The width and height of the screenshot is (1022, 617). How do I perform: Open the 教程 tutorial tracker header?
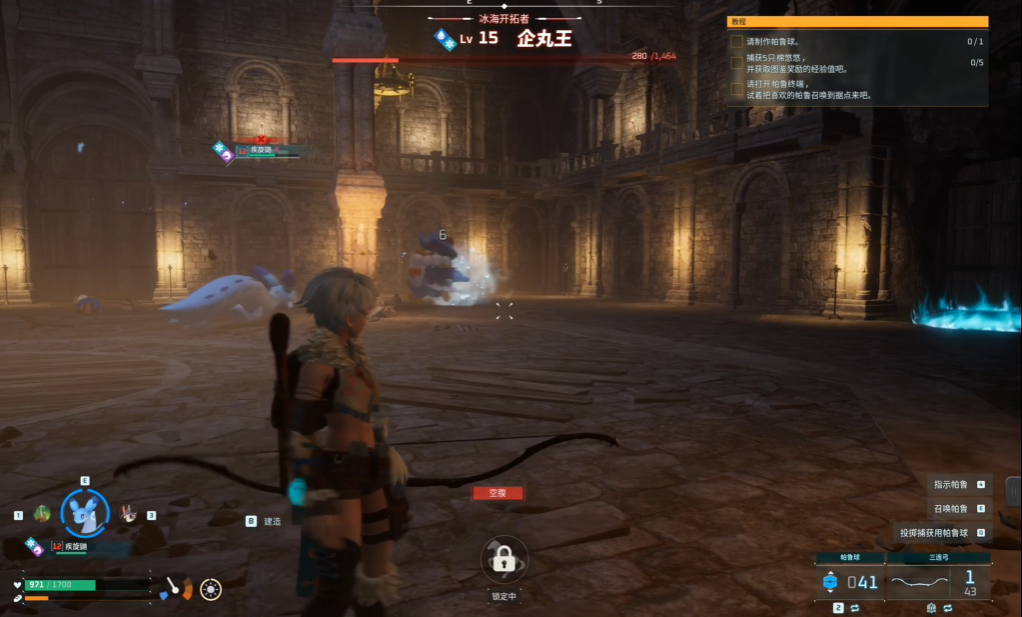tap(857, 21)
